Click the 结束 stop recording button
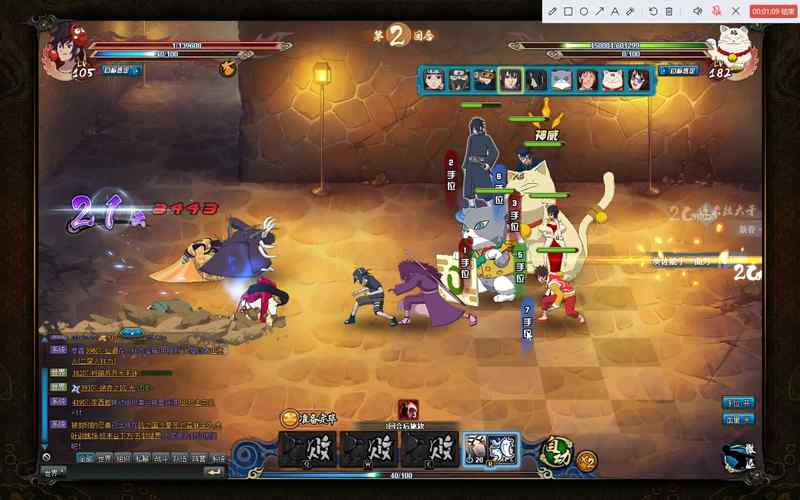The image size is (800, 500). [x=774, y=11]
